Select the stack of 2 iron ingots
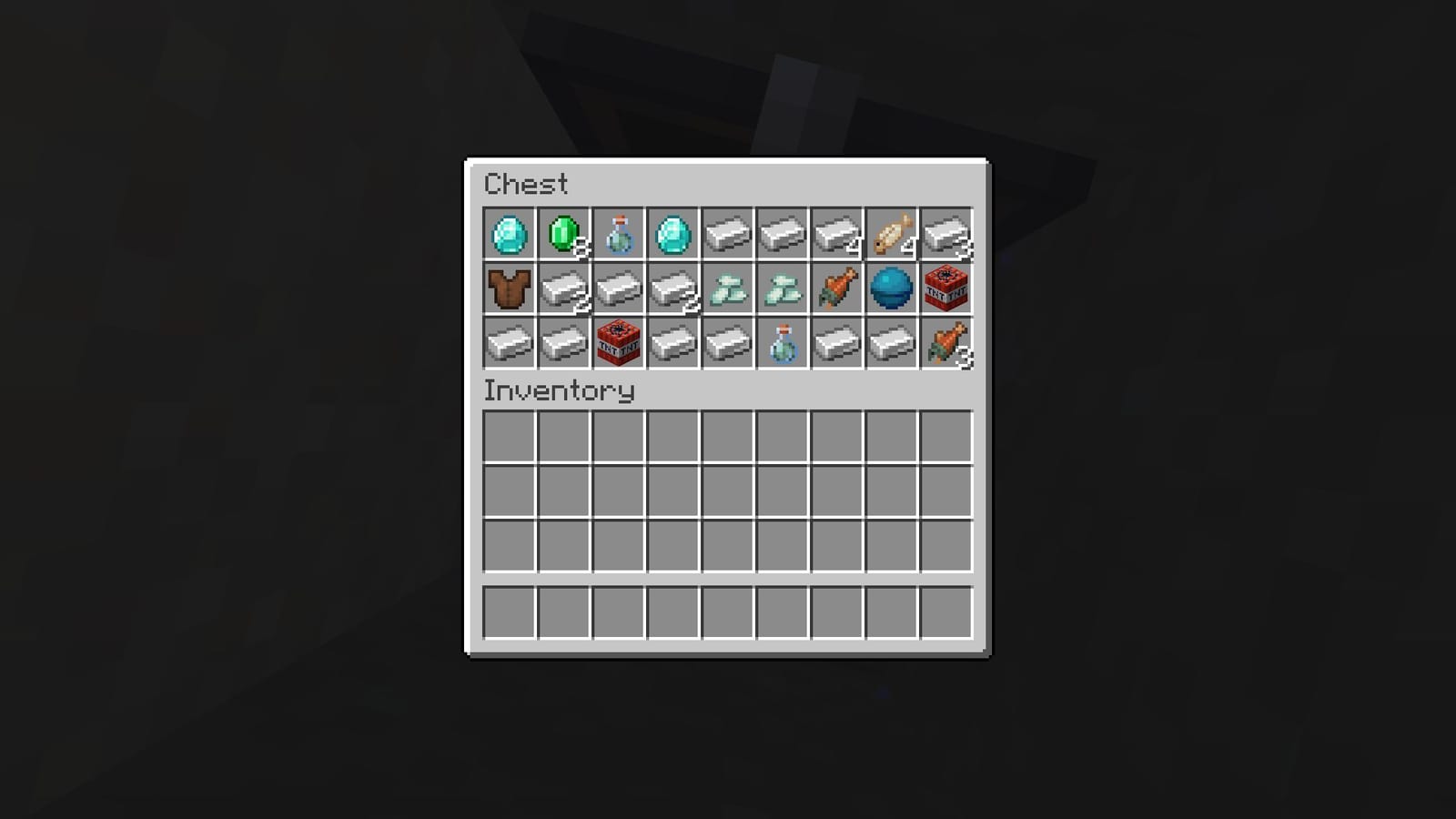Screen dimensions: 1456x819 coord(672,289)
